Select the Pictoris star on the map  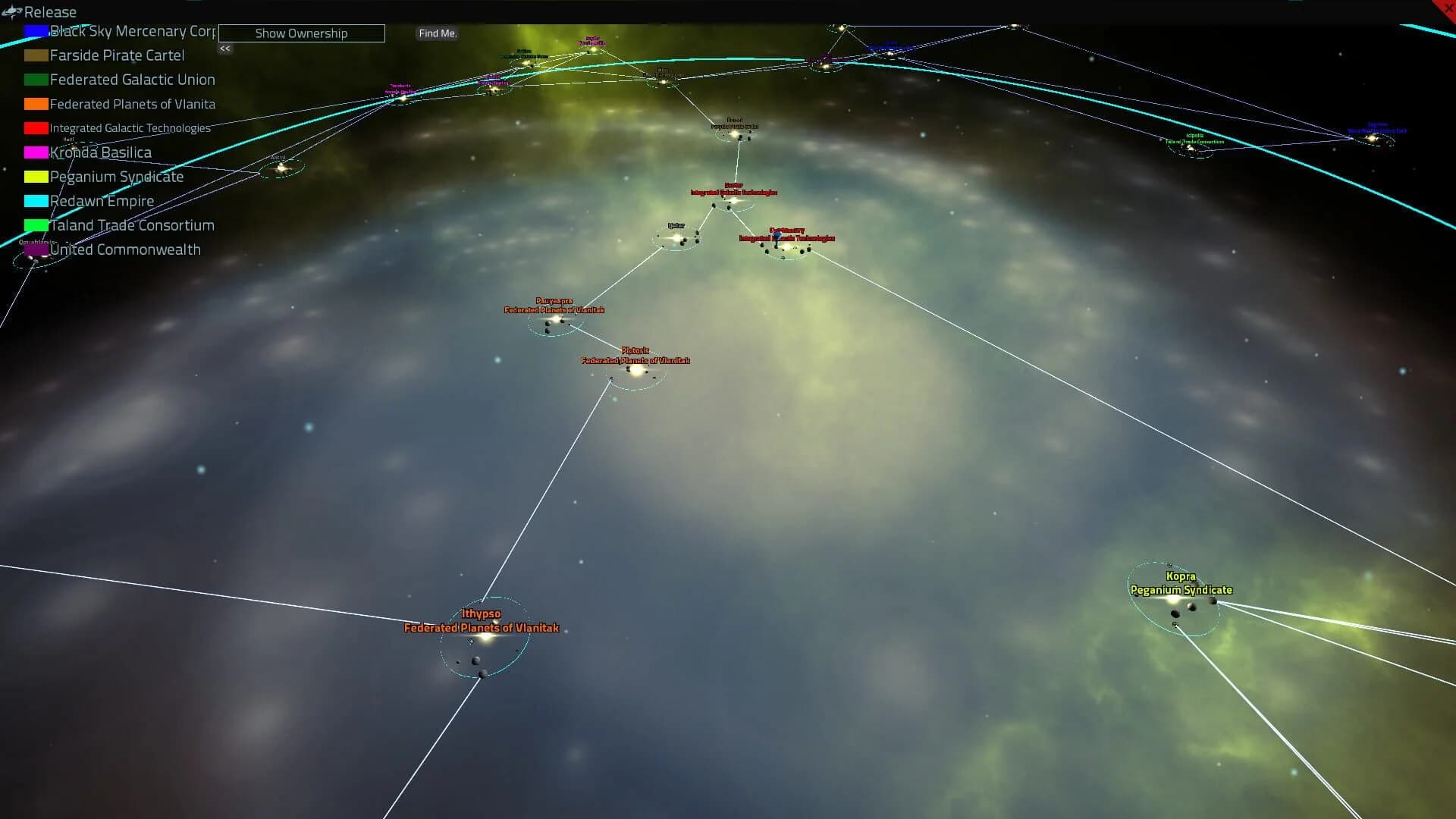coord(637,373)
